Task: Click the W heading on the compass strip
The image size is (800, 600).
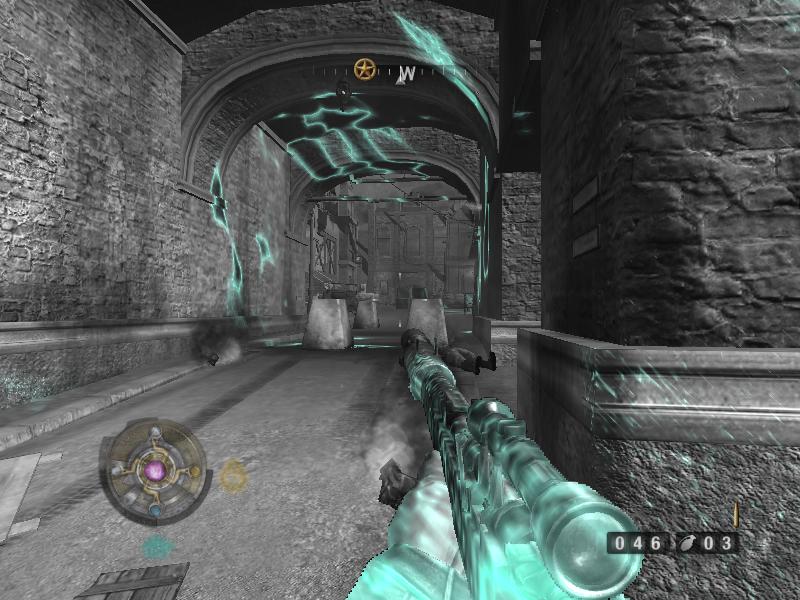Action: (x=407, y=74)
